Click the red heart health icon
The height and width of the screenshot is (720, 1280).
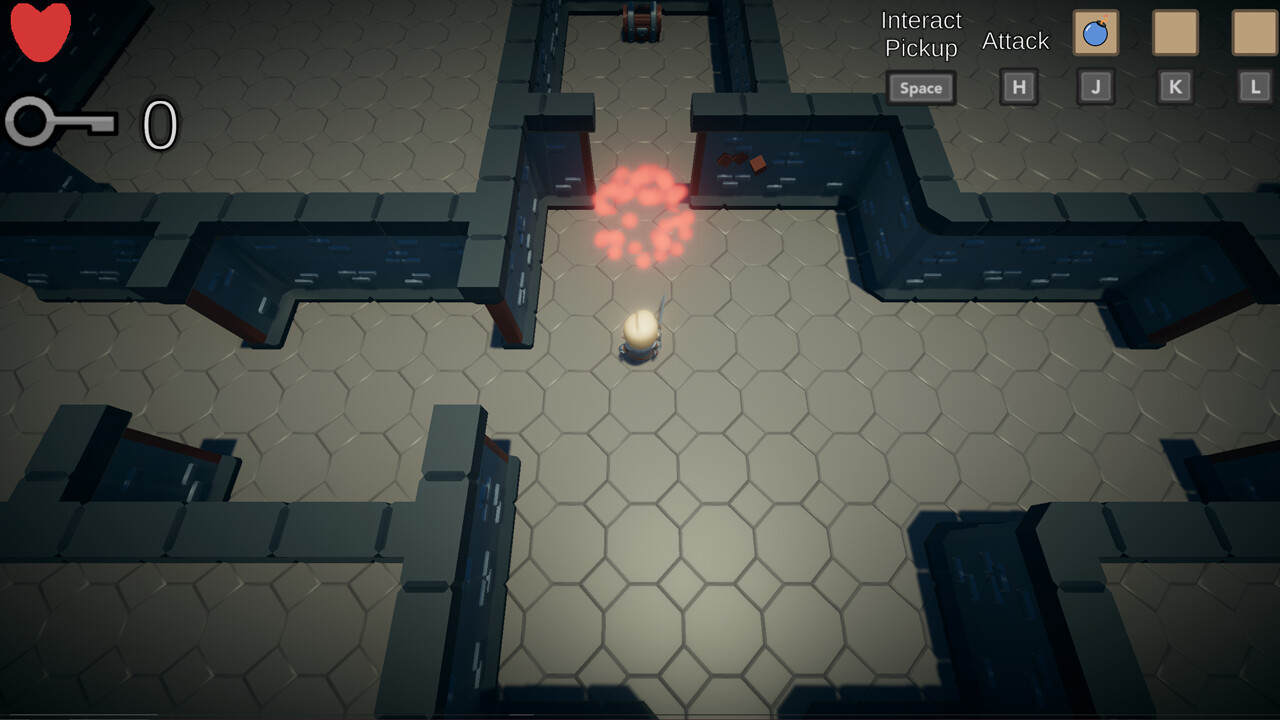click(38, 32)
